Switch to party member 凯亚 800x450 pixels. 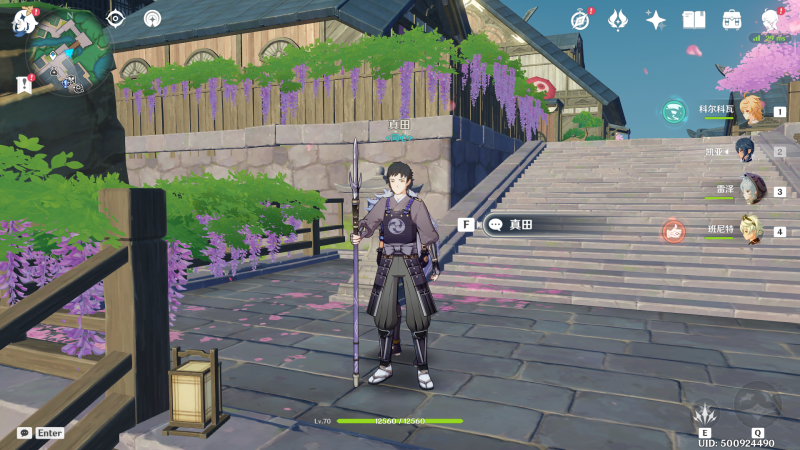pos(747,150)
